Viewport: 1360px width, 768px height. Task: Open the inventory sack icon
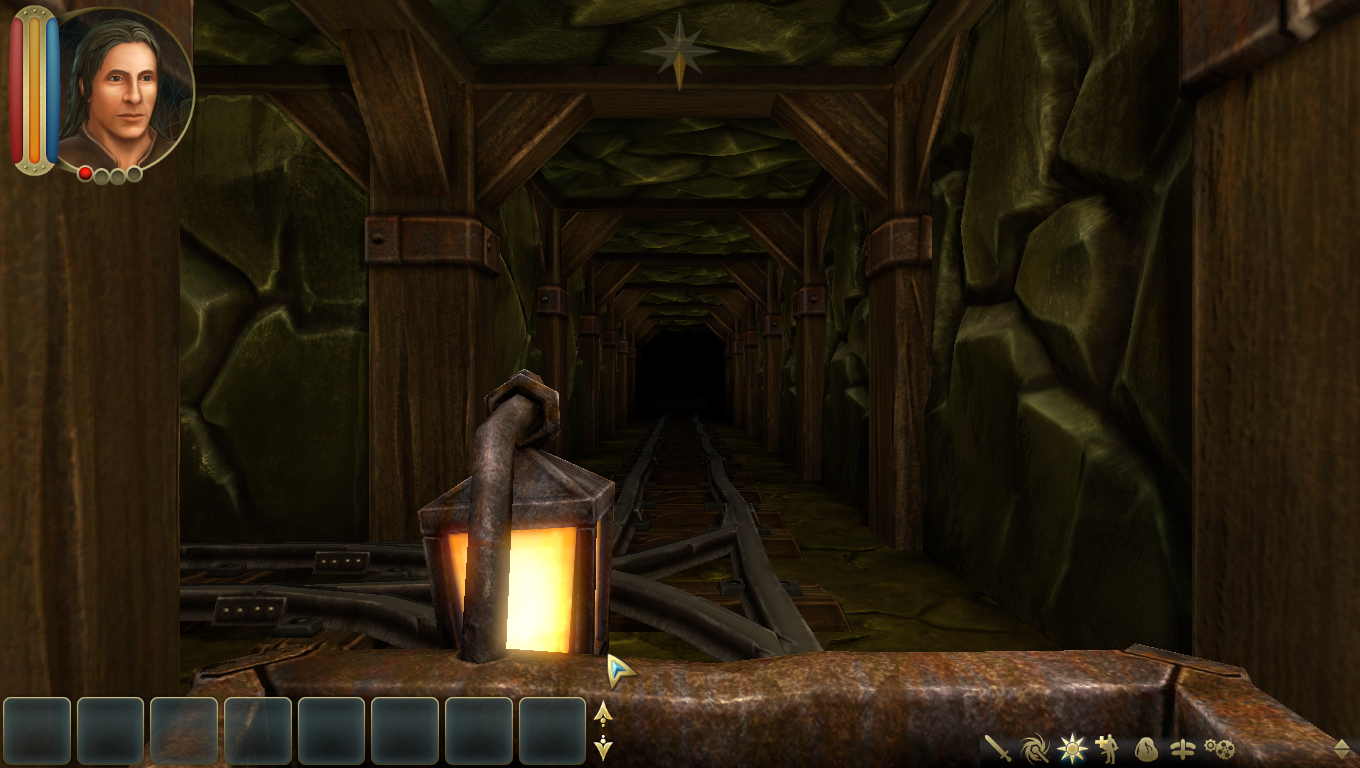tap(1146, 748)
